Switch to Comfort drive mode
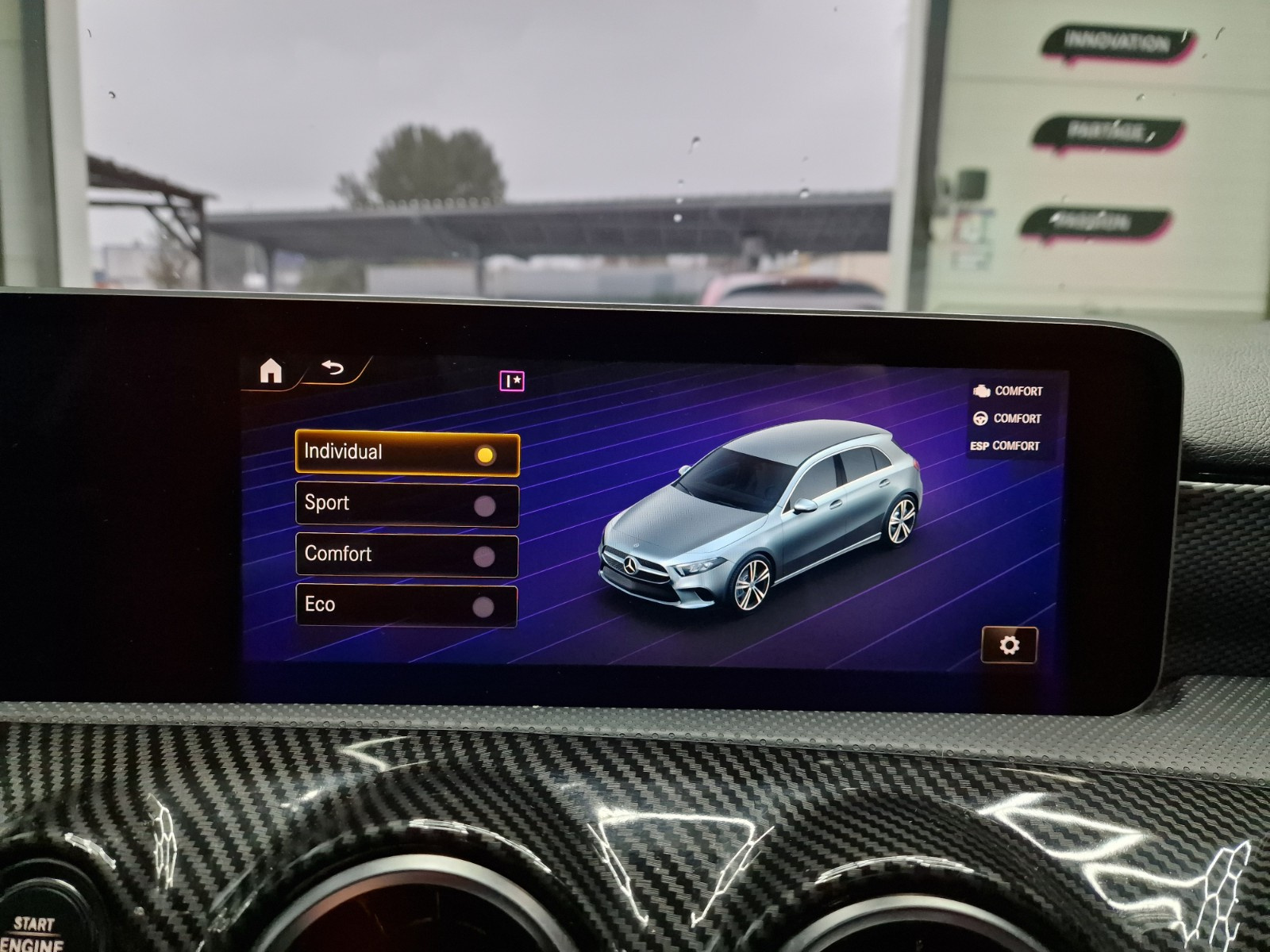 tap(407, 555)
